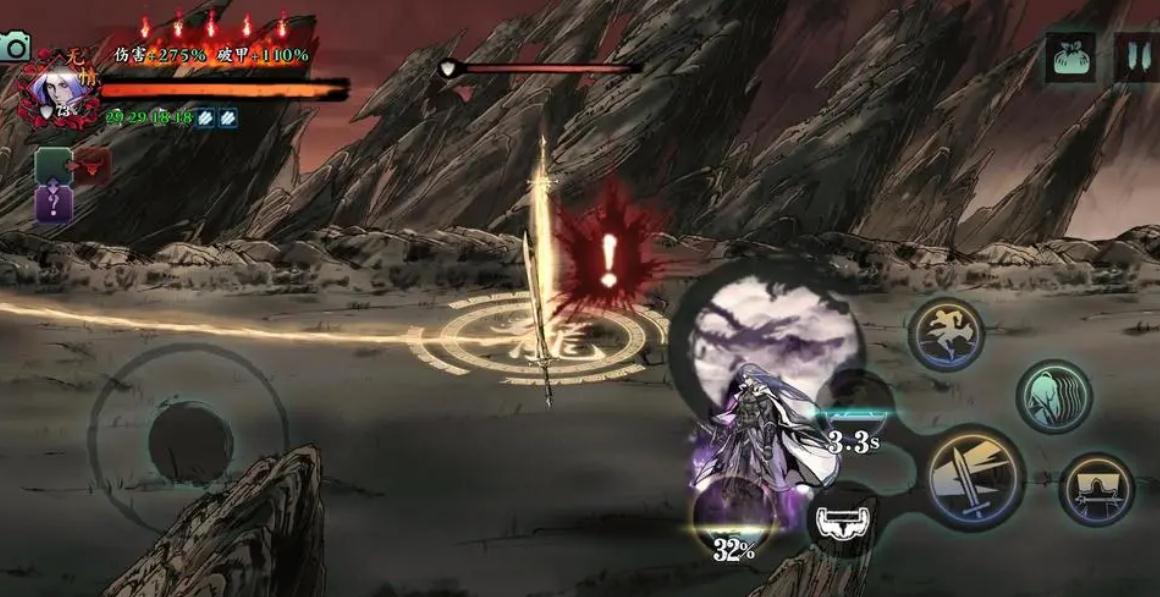
Task: Activate the leaping figure dash skill
Action: click(x=946, y=335)
